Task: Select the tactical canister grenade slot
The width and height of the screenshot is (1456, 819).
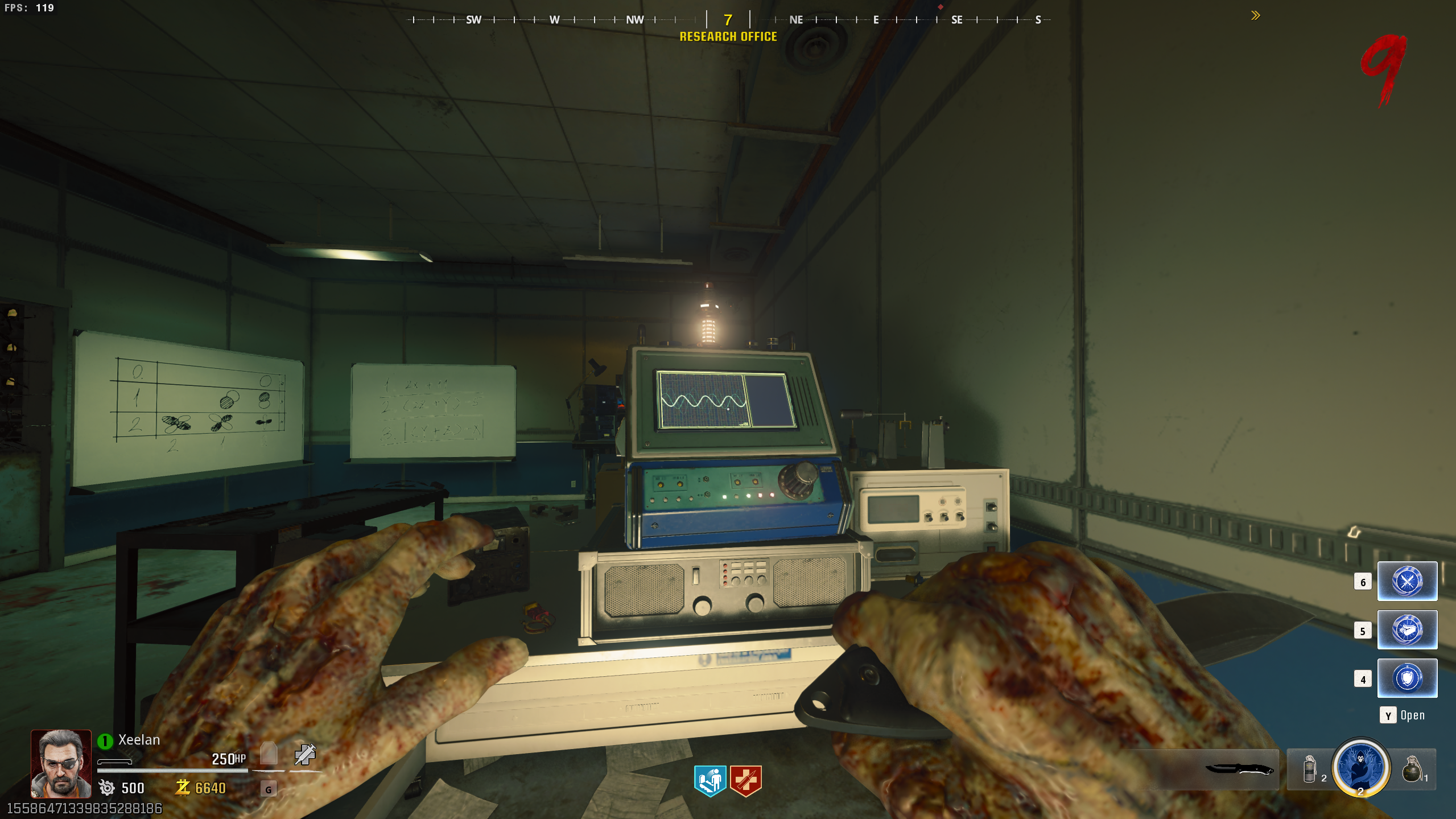Action: (1309, 769)
